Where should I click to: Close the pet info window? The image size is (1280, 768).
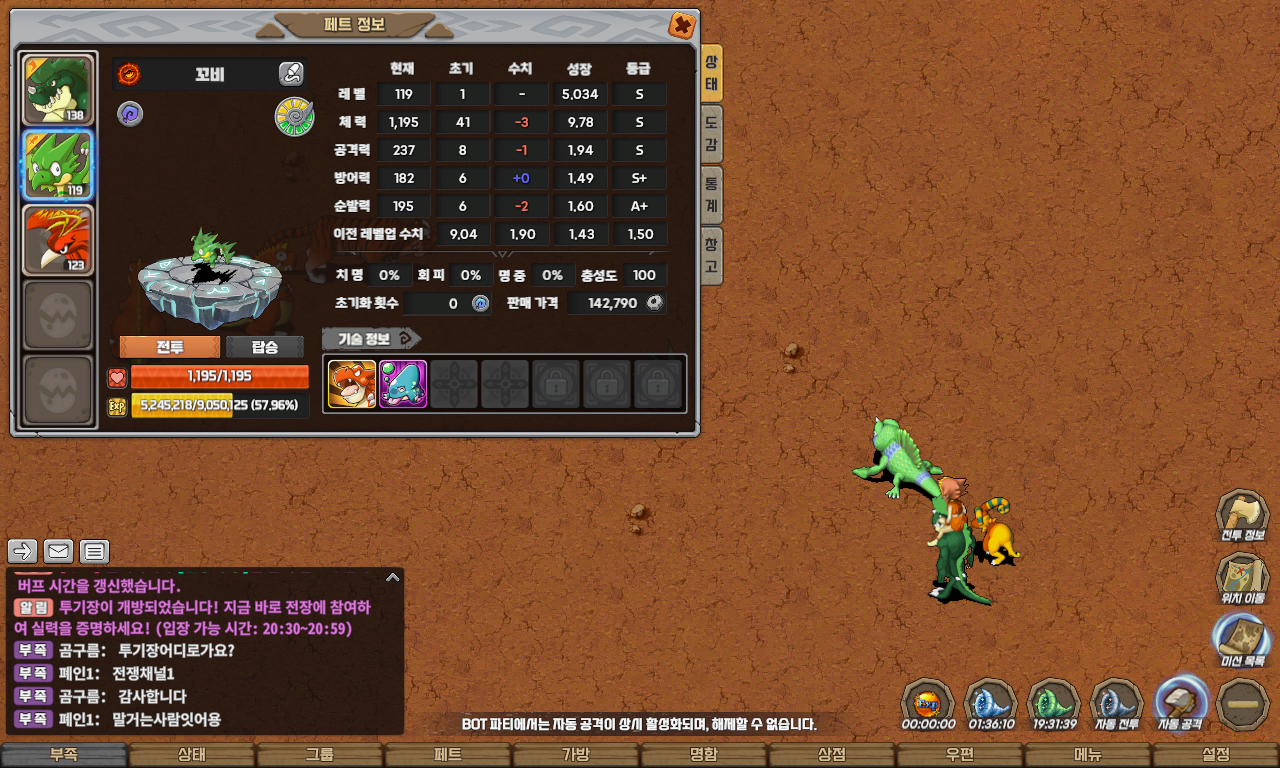click(681, 25)
